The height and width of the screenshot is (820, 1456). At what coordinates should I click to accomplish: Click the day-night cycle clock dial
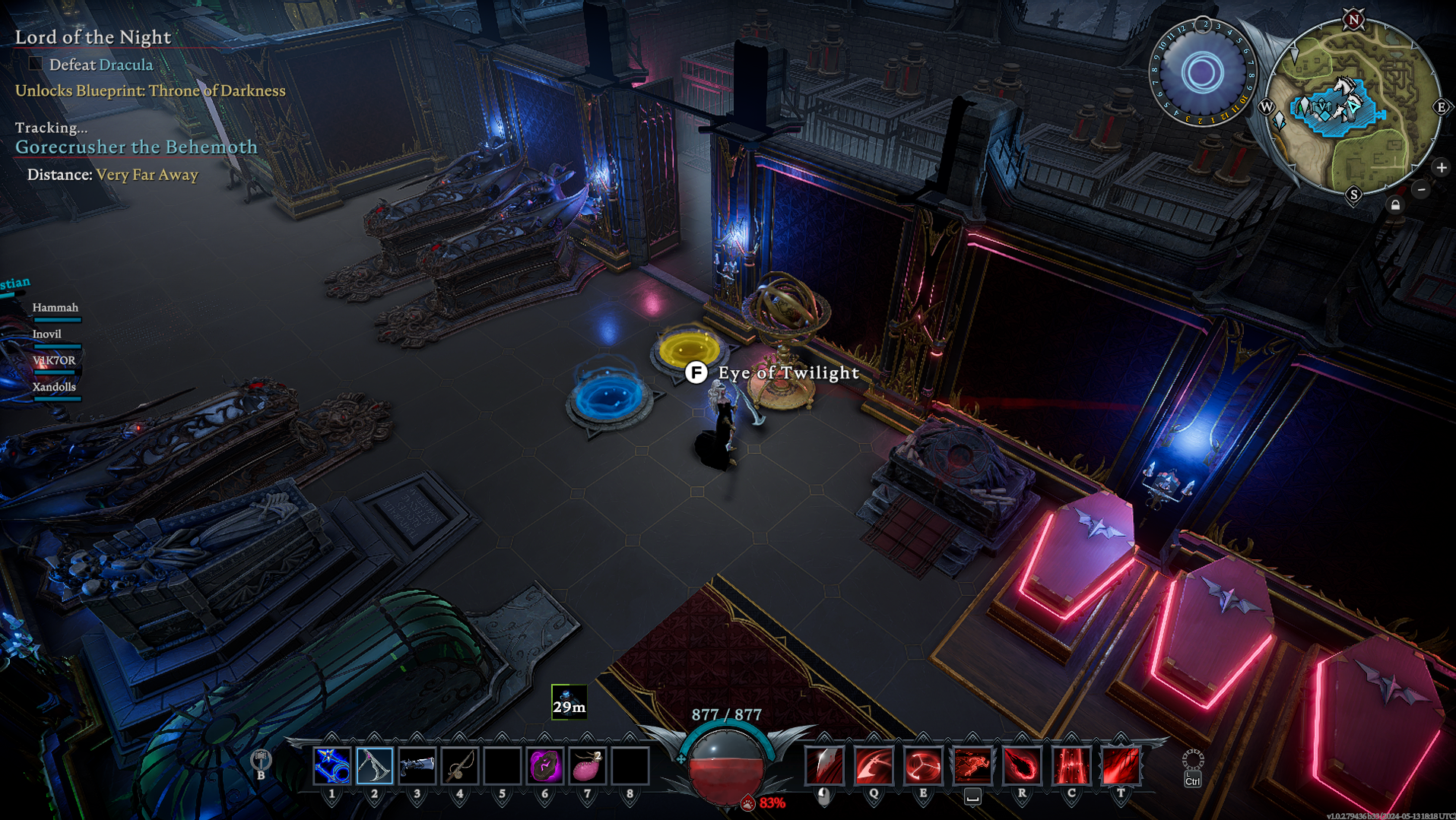pos(1202,74)
